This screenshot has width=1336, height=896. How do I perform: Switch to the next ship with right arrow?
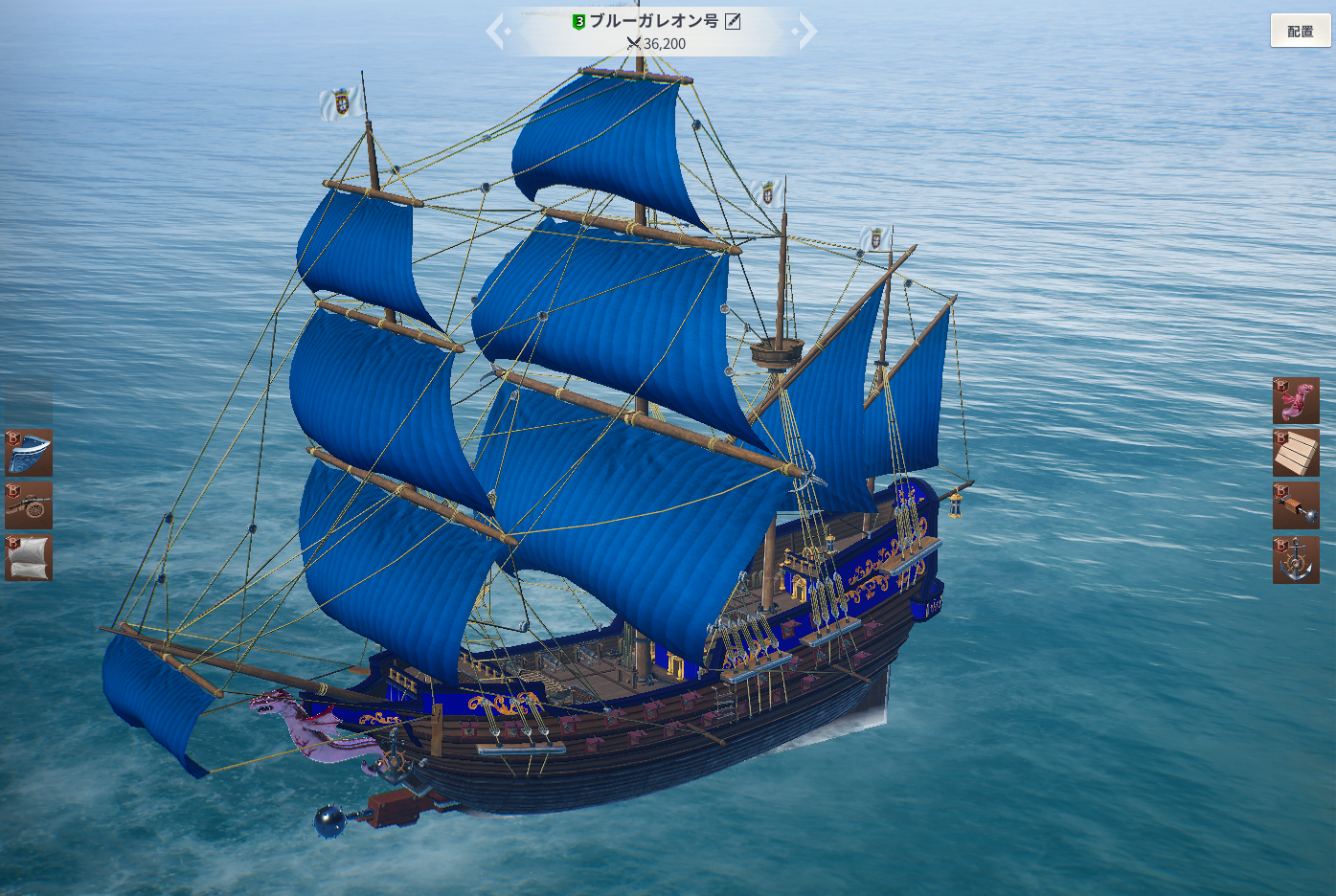(x=807, y=31)
